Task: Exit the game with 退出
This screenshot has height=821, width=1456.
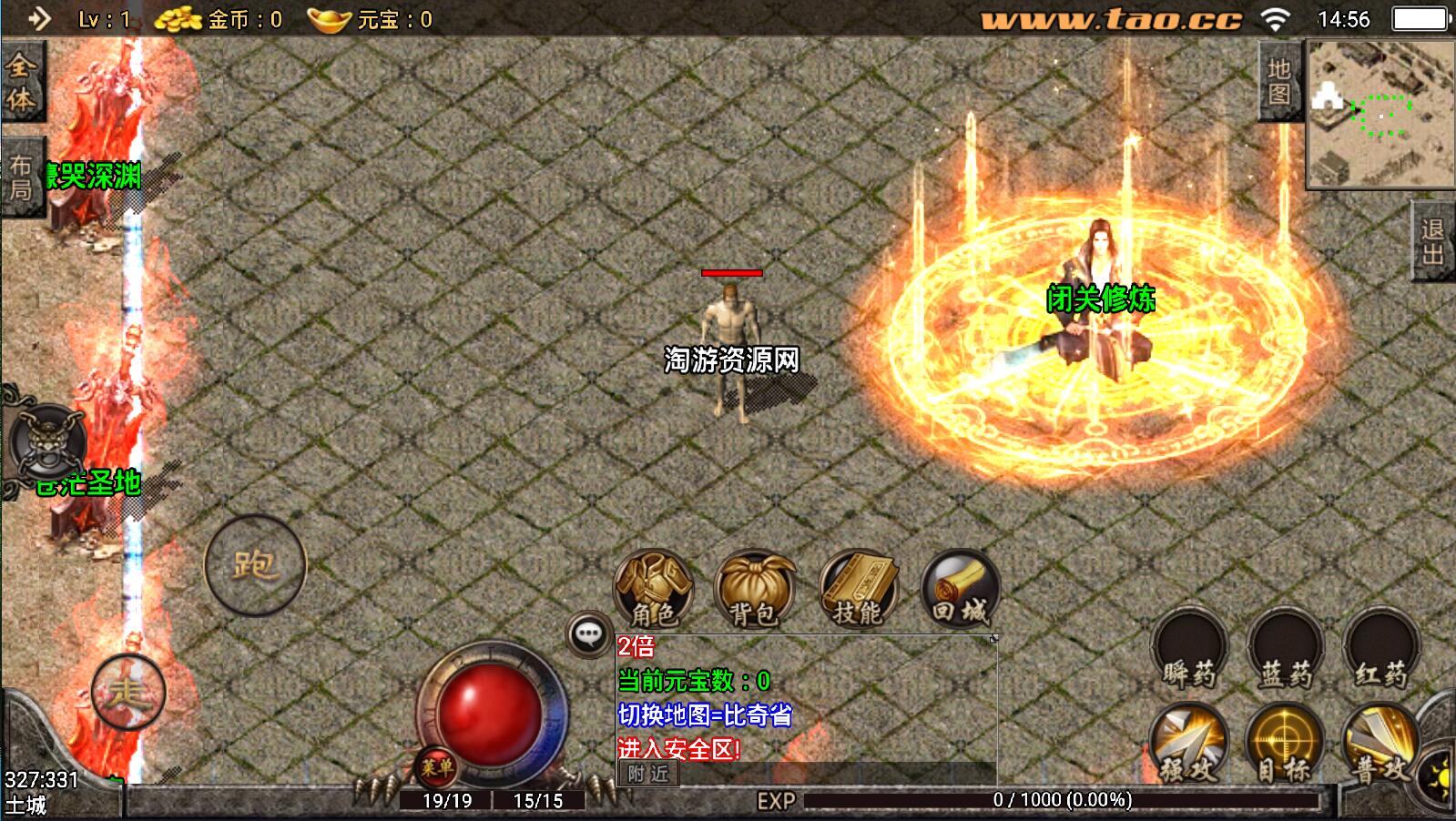Action: (x=1433, y=242)
